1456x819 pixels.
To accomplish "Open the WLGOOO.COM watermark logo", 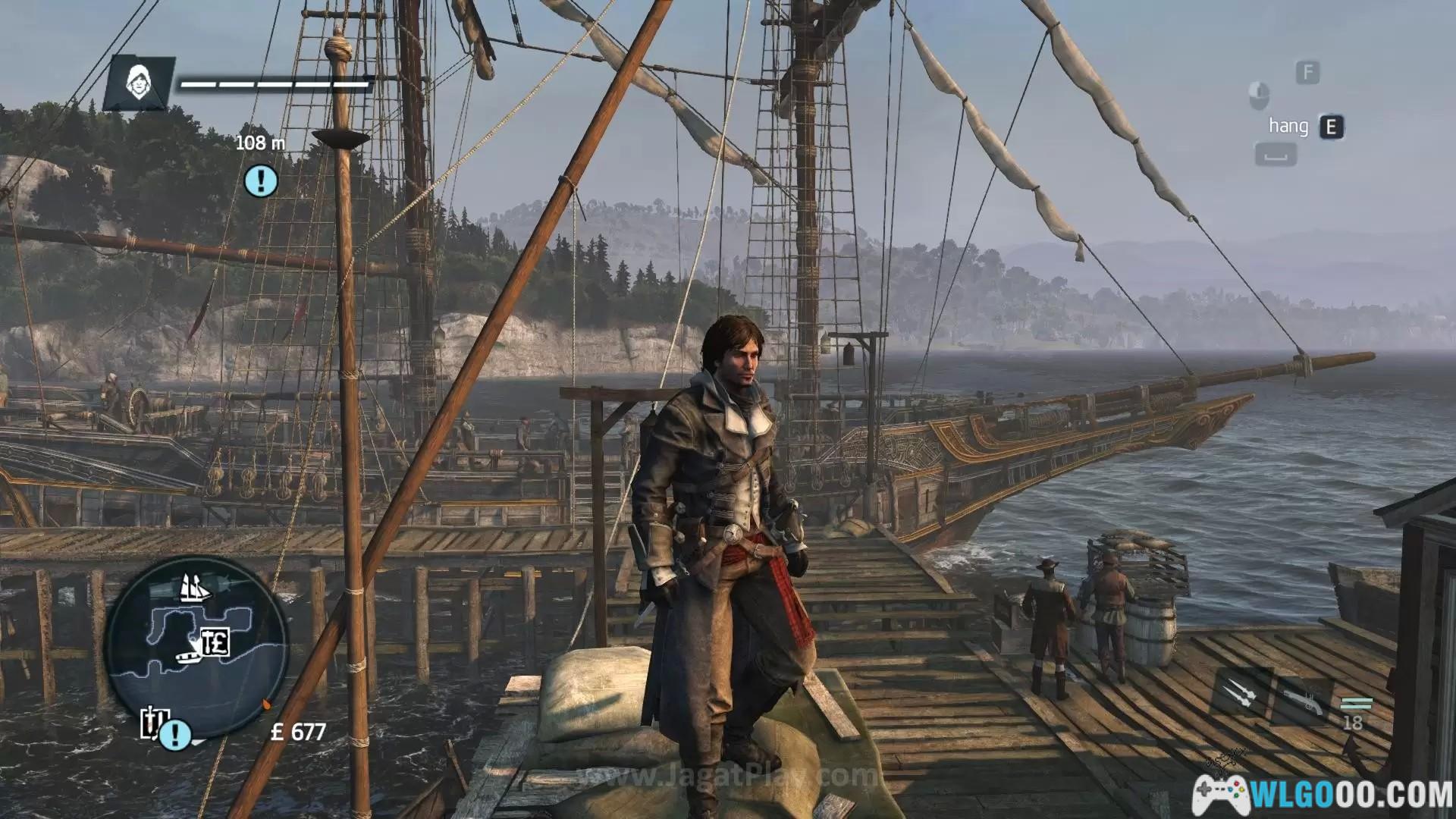I will tap(1323, 794).
